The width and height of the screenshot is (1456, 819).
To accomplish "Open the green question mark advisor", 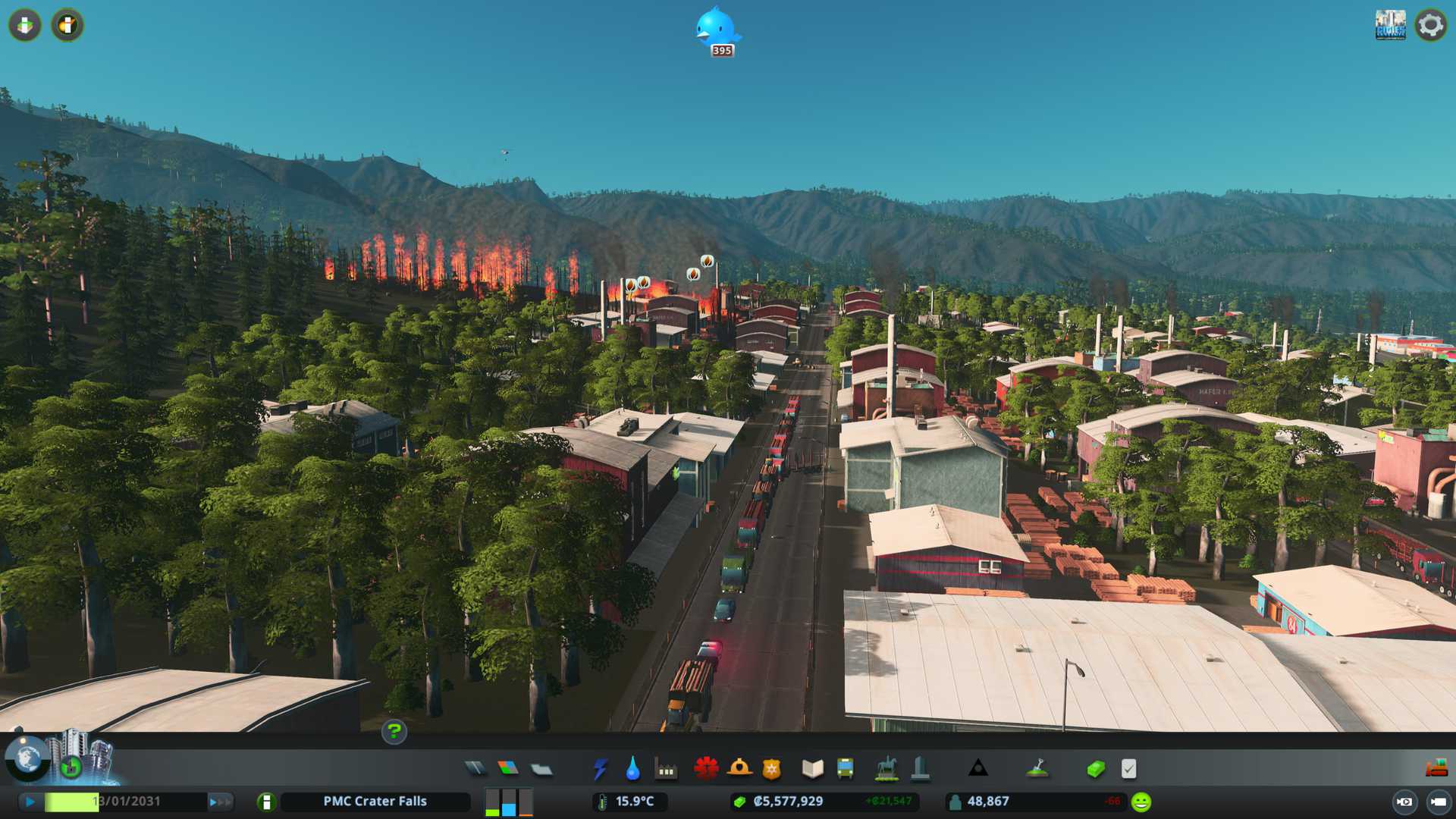I will click(394, 732).
